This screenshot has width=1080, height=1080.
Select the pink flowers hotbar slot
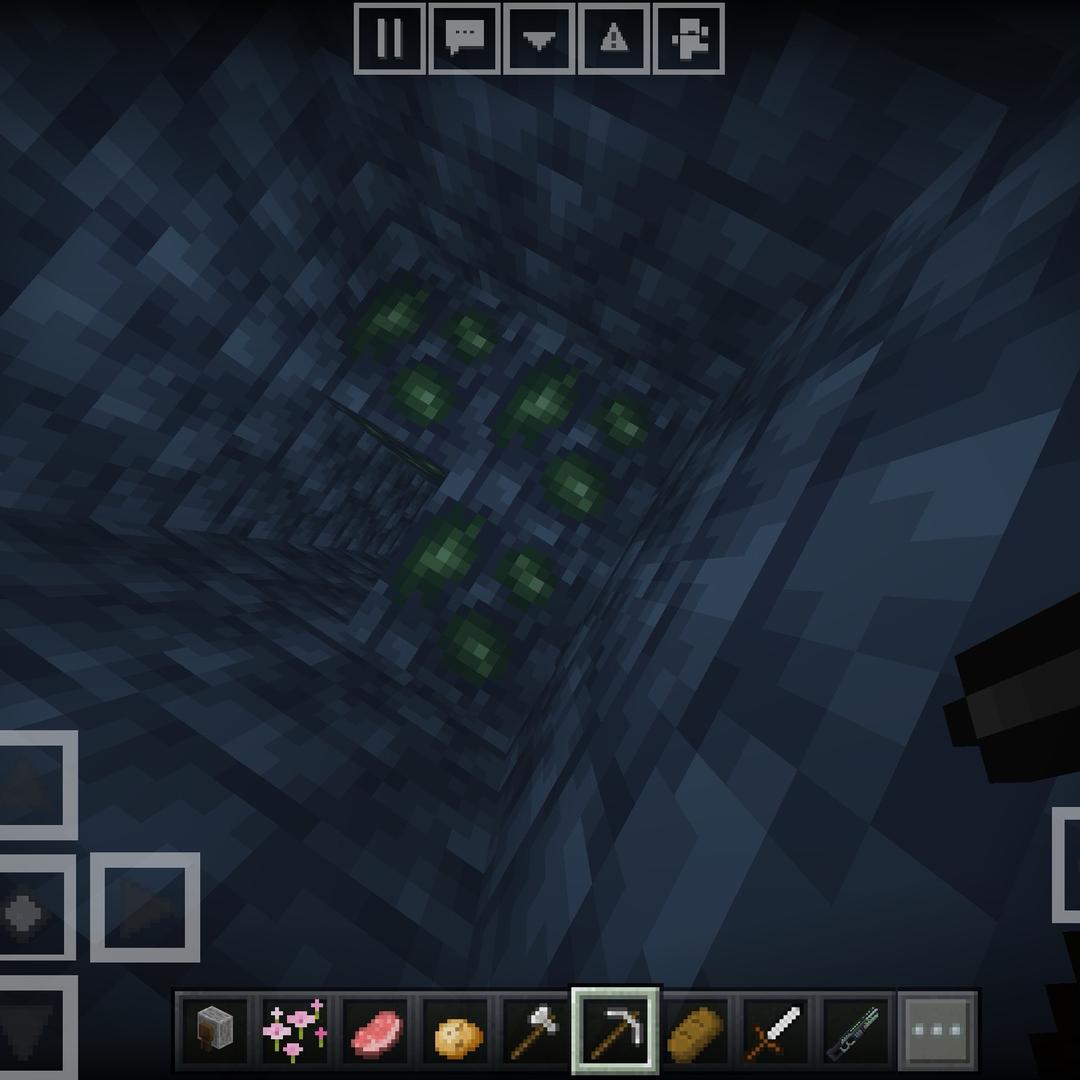click(x=295, y=1031)
